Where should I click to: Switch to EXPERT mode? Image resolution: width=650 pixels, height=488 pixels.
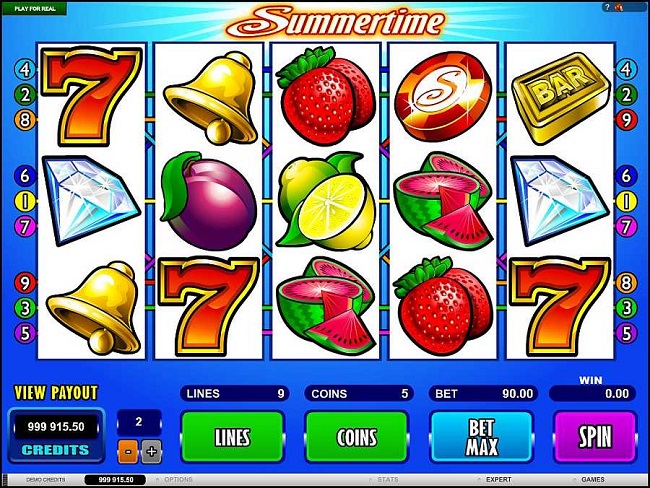click(497, 480)
